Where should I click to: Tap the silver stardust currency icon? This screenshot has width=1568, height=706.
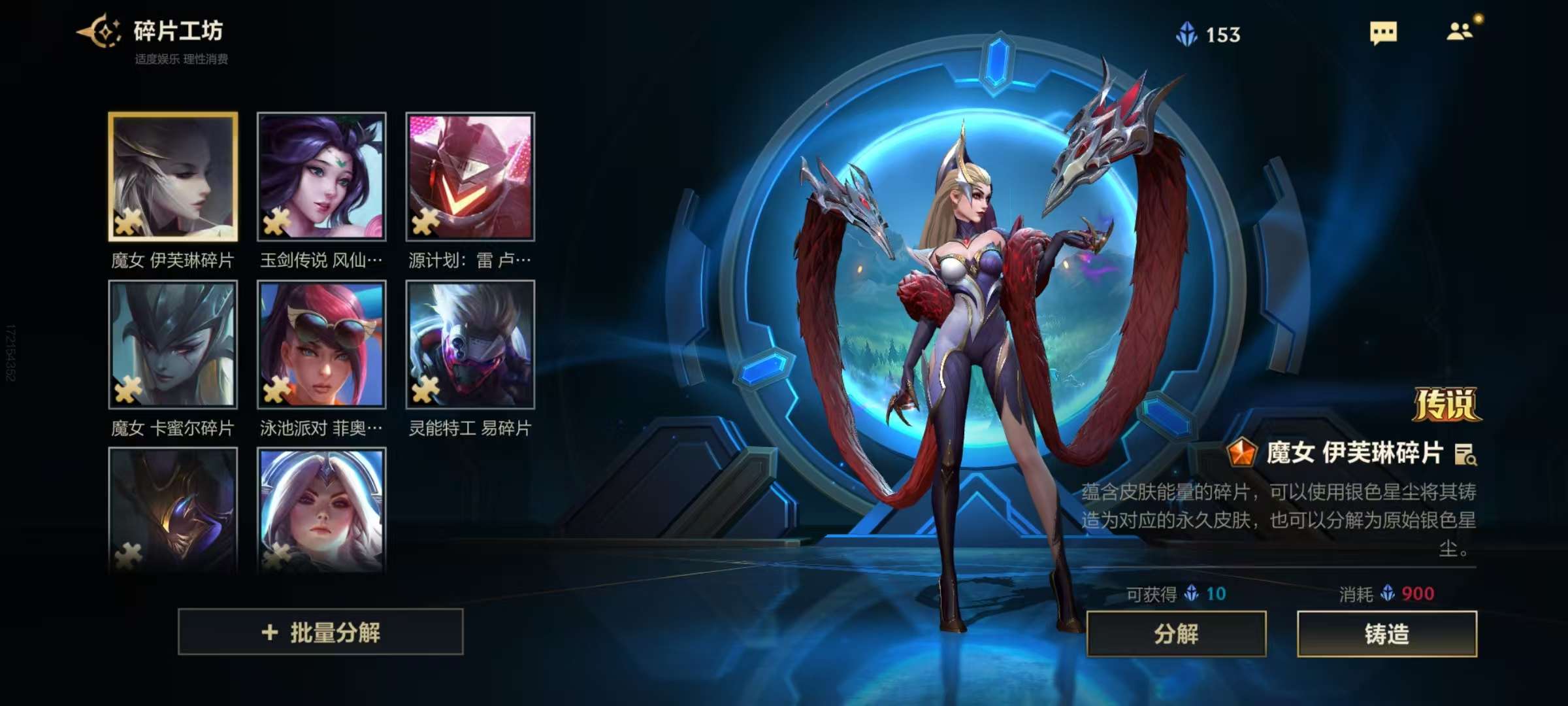1186,34
